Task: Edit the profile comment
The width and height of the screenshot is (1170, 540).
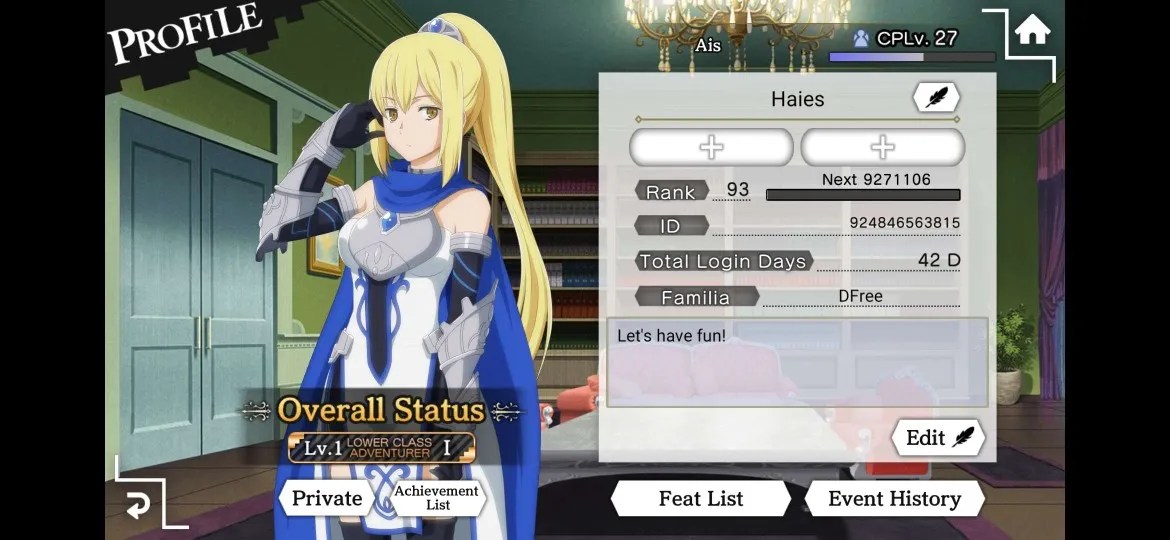Action: point(938,437)
